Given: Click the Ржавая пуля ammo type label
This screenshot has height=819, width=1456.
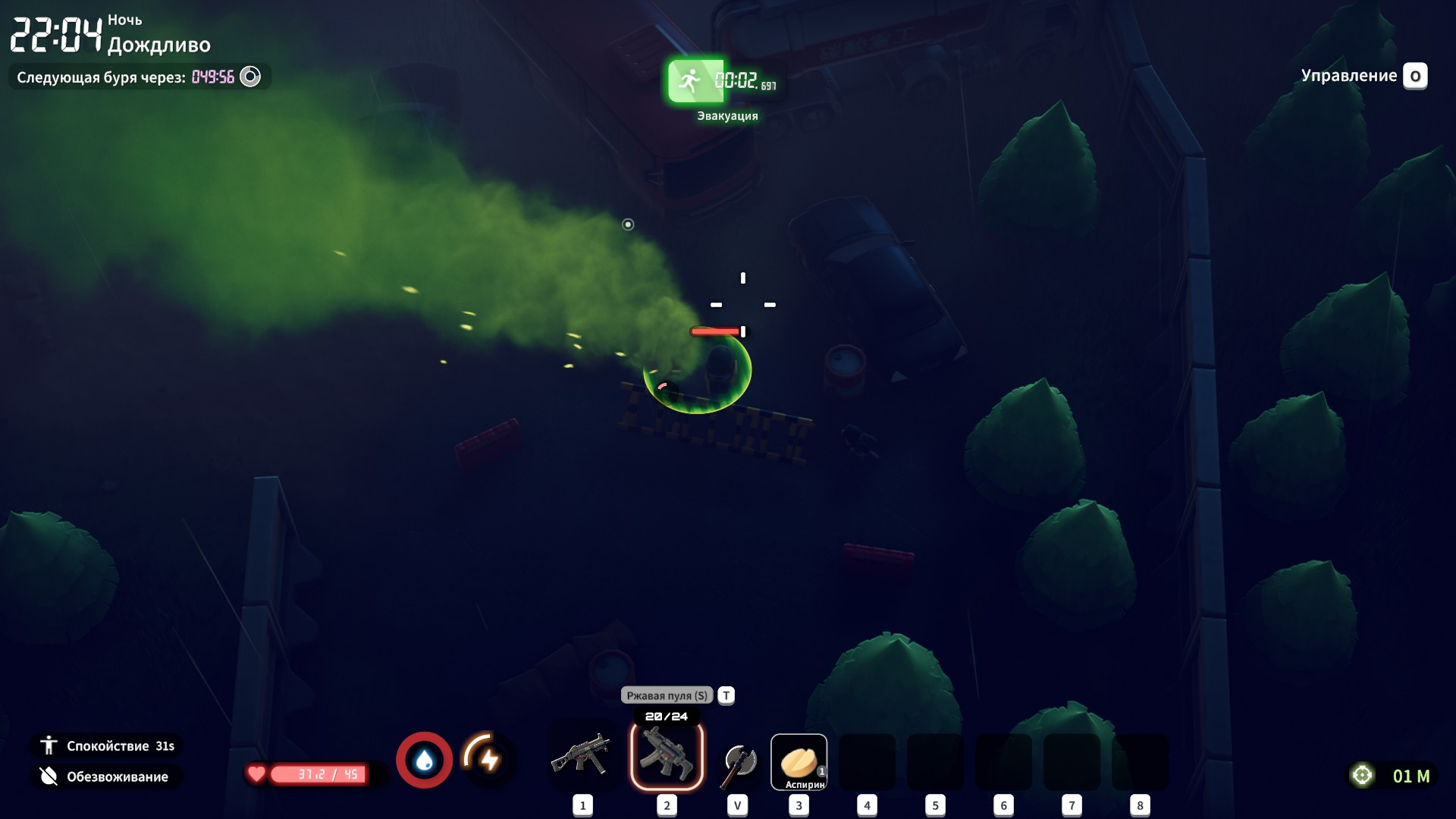Looking at the screenshot, I should (667, 695).
